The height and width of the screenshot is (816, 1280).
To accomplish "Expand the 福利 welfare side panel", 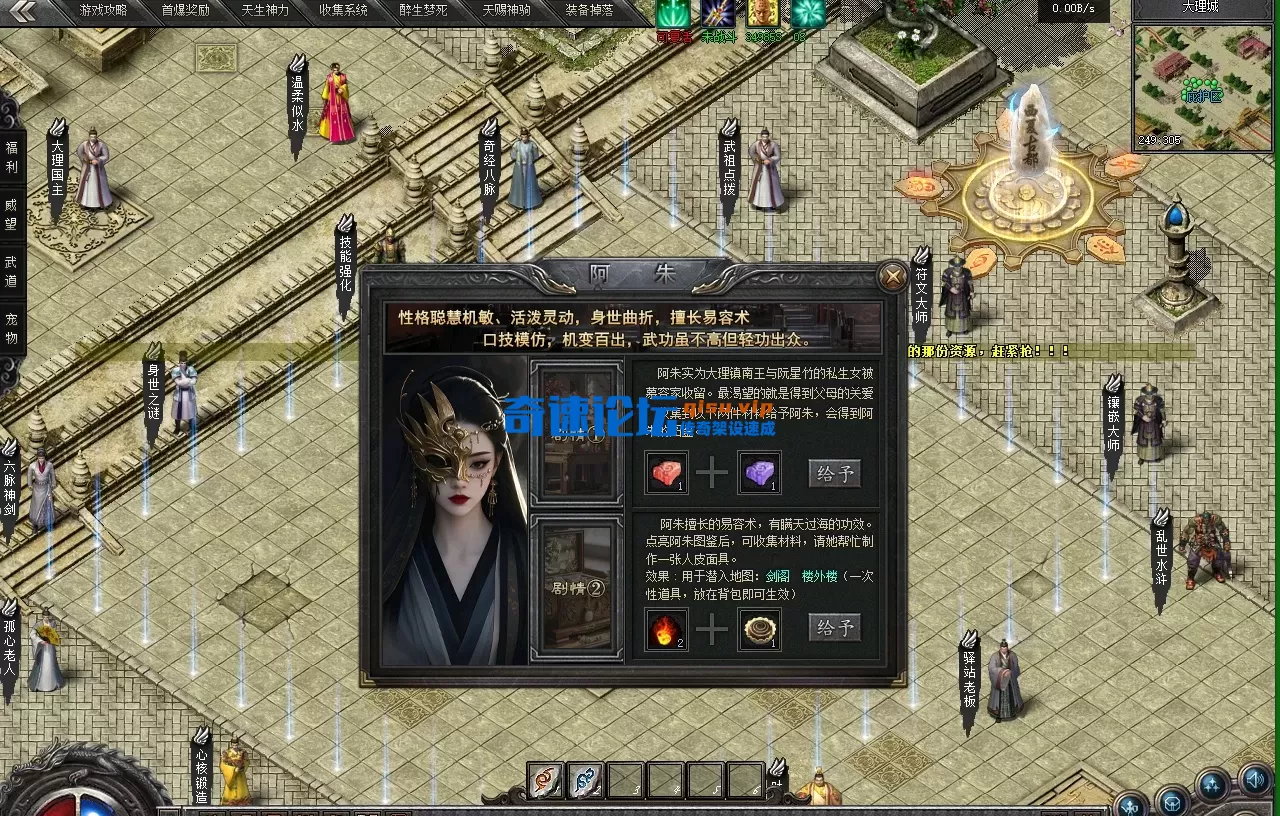I will click(12, 158).
